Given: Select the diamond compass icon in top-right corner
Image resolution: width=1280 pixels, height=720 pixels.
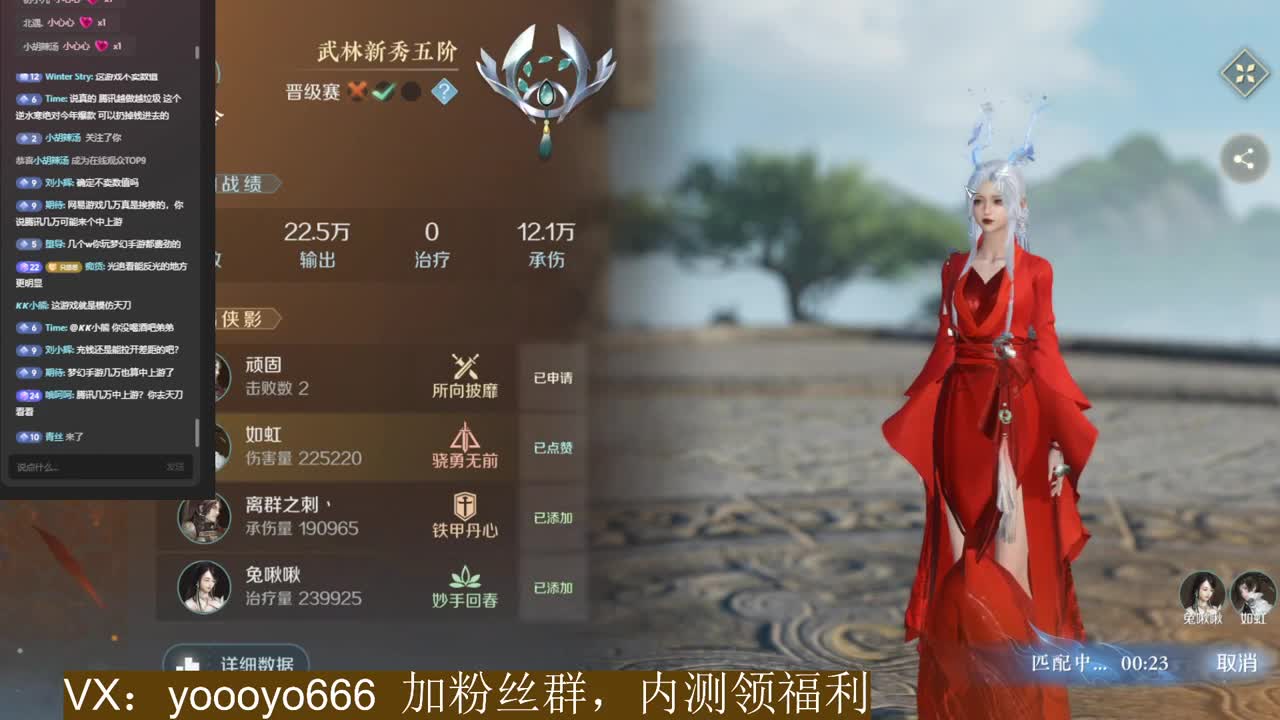Looking at the screenshot, I should (x=1243, y=73).
